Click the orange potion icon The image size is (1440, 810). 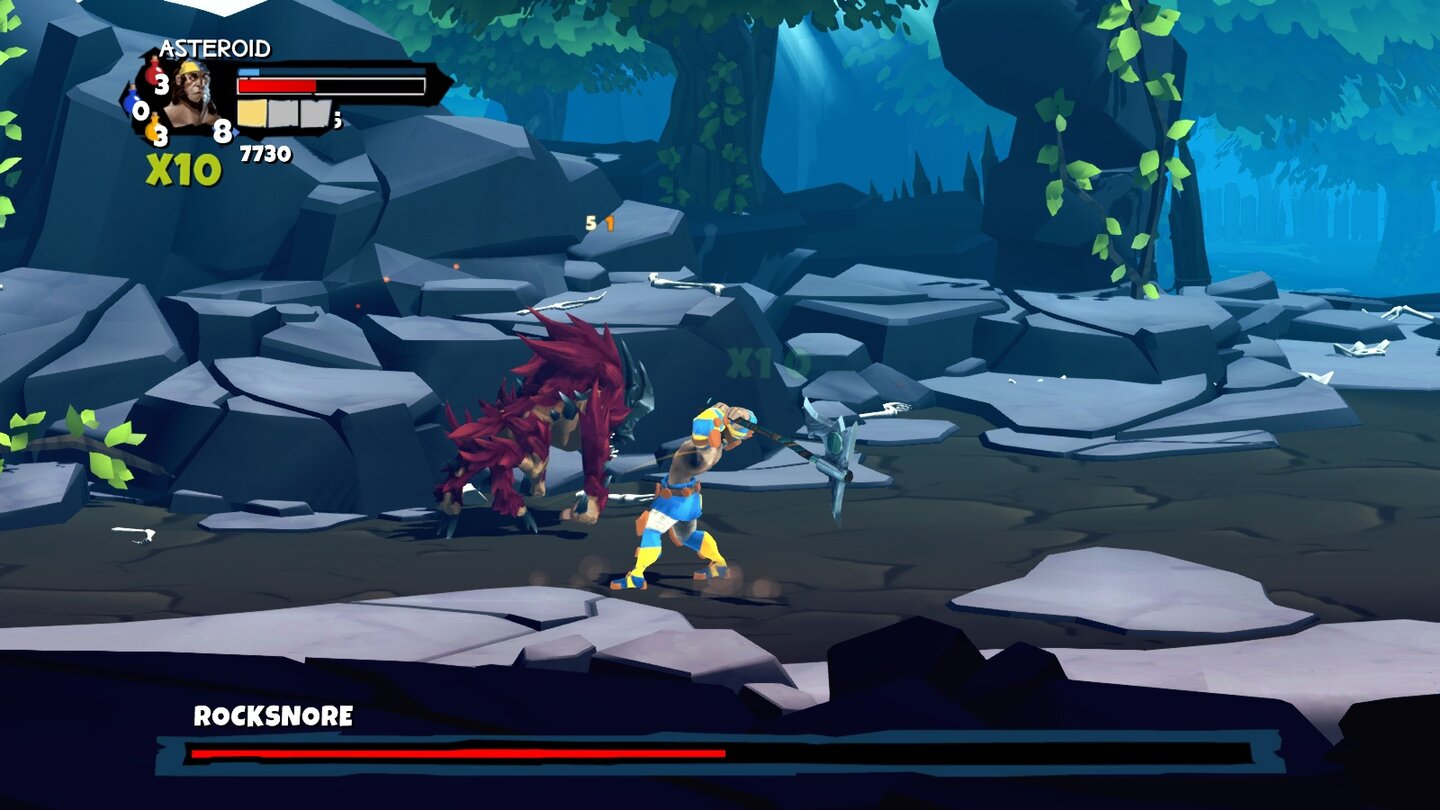tap(153, 127)
